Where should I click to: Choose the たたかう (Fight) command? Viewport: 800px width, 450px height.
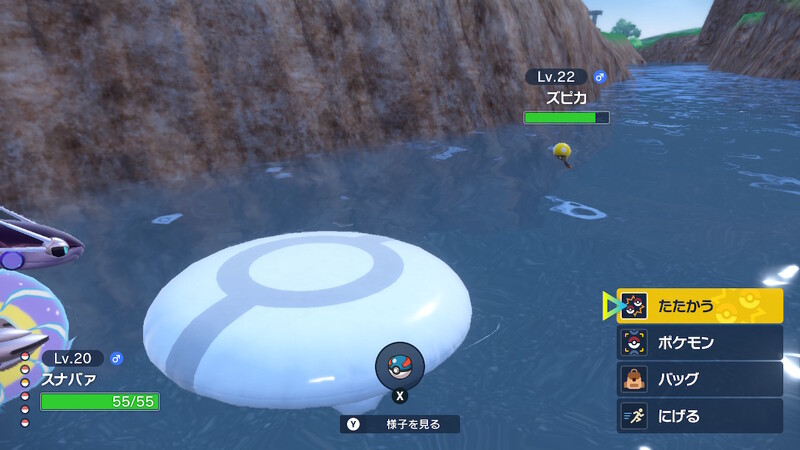(x=699, y=306)
